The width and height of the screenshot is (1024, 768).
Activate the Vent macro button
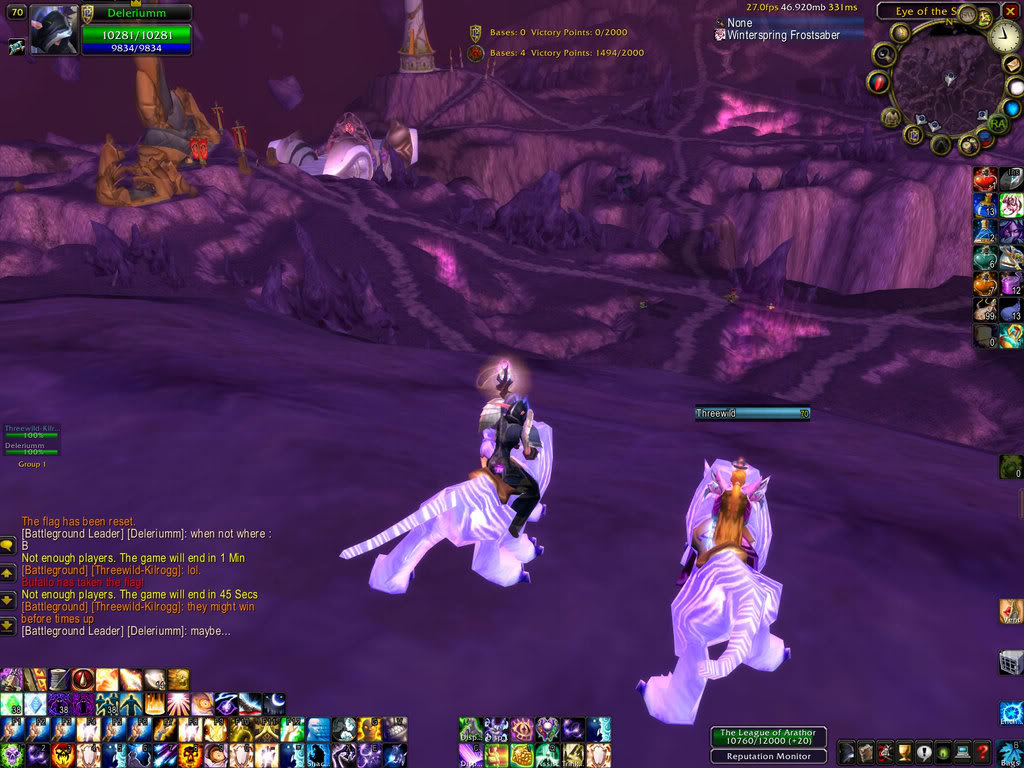[x=1011, y=611]
